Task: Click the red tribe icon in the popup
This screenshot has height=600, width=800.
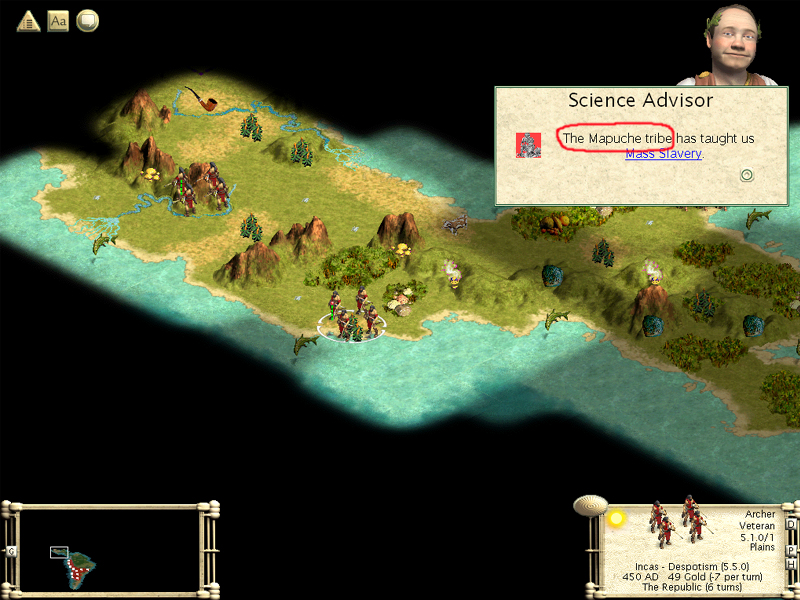Action: pyautogui.click(x=528, y=145)
